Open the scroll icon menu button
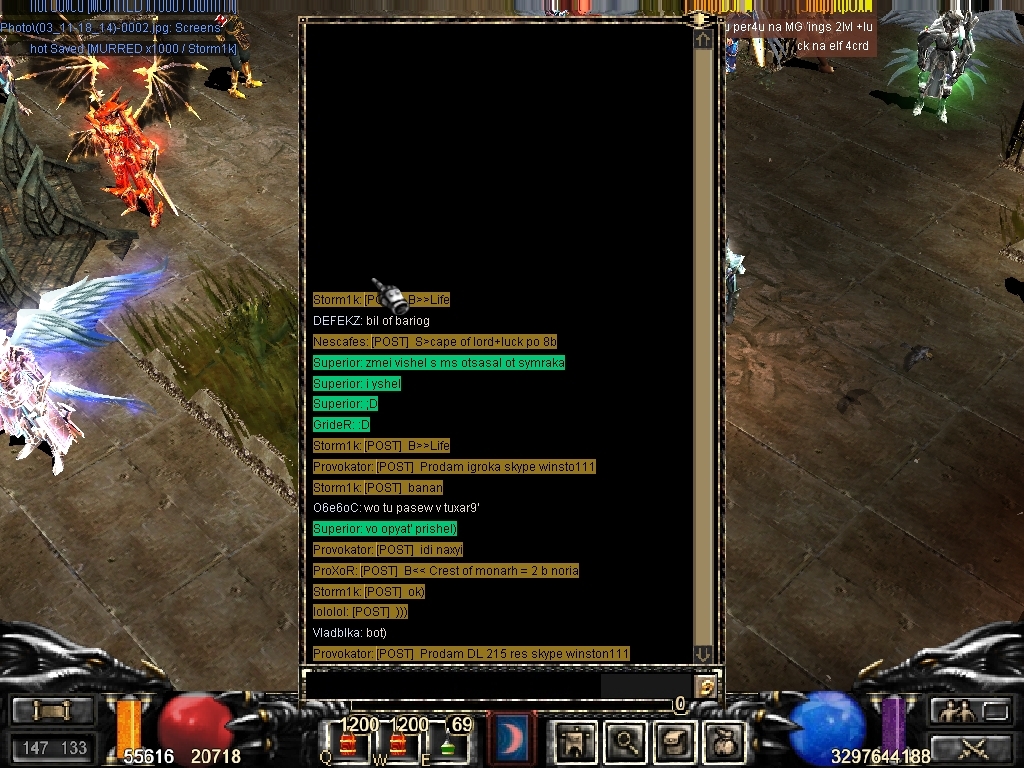This screenshot has height=768, width=1024. pyautogui.click(x=677, y=741)
